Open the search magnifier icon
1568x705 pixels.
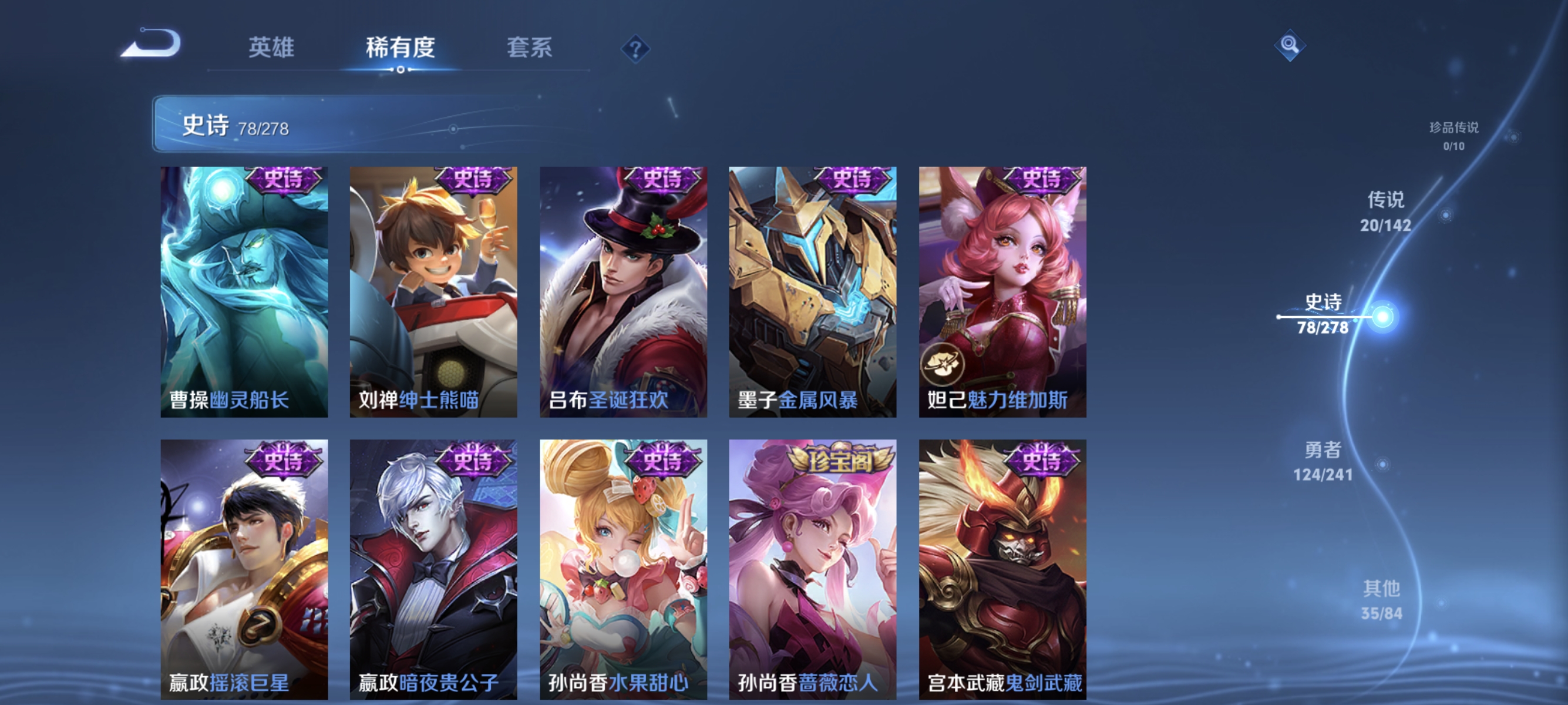pos(1290,46)
